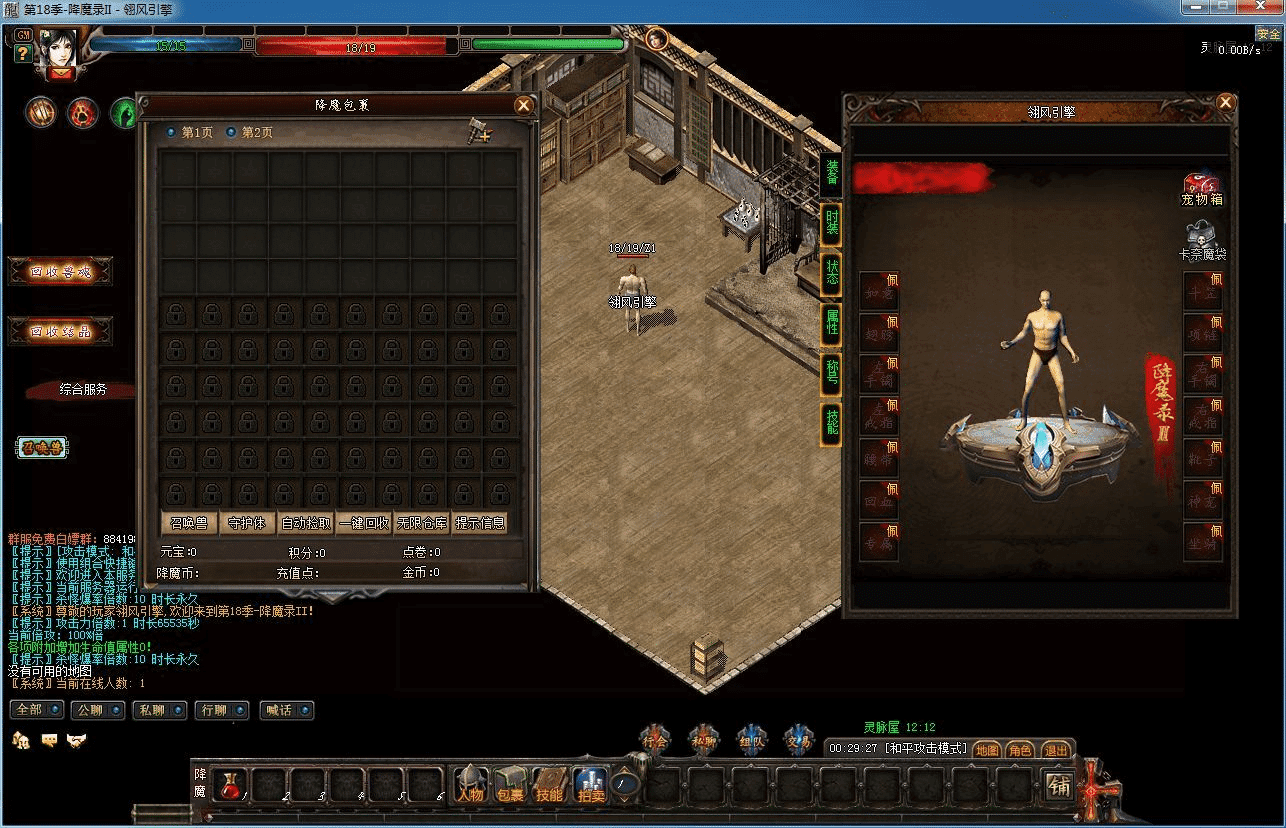
Task: Switch to the 时装 tab
Action: (831, 223)
